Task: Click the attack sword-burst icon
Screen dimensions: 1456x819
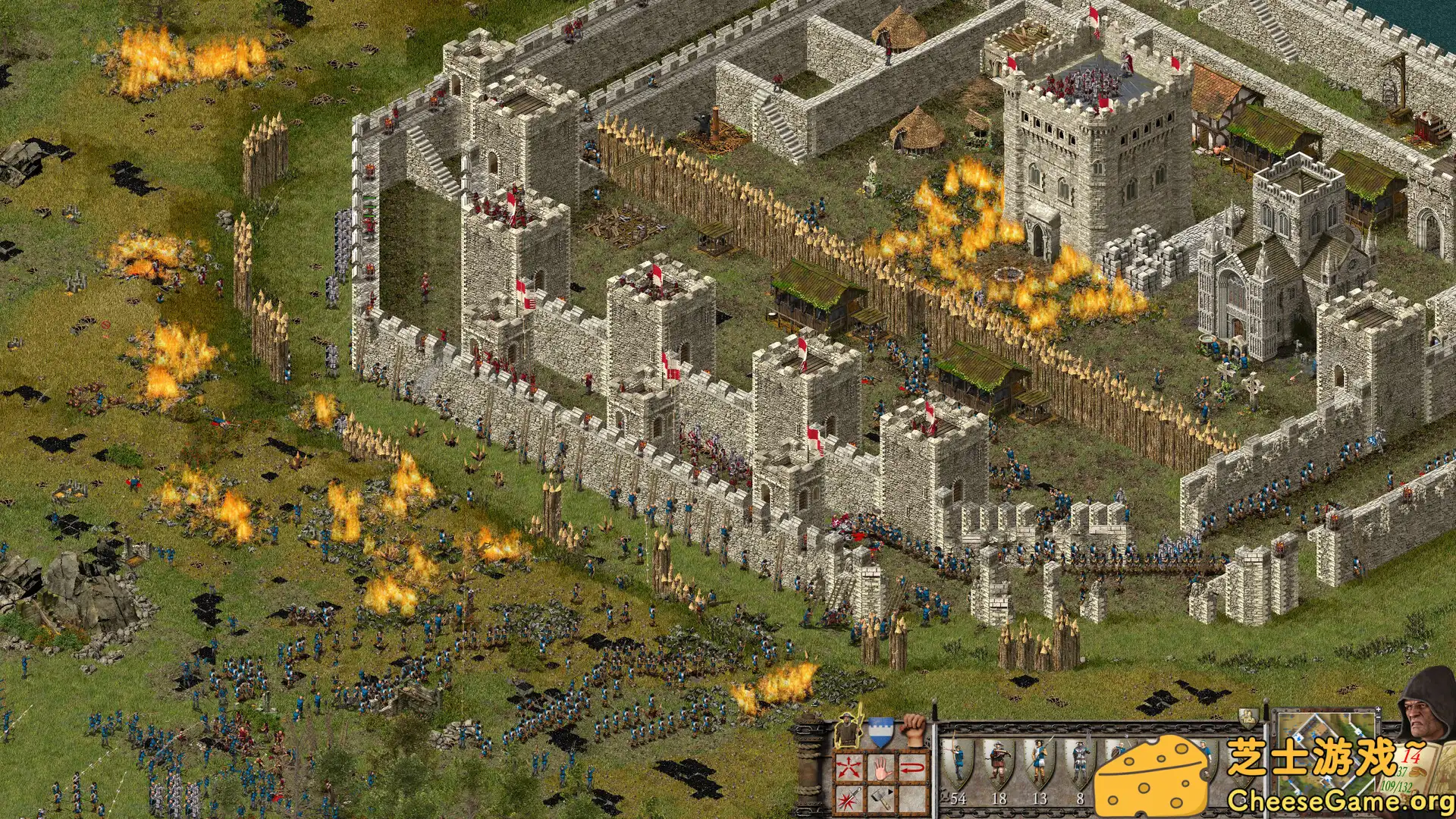Action: 849,799
